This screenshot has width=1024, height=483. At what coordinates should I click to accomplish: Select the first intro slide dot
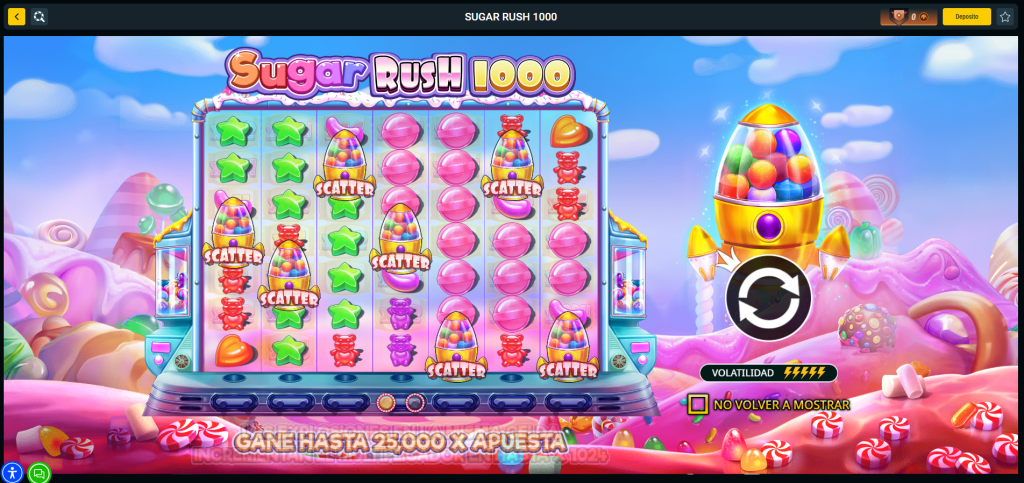tap(386, 402)
